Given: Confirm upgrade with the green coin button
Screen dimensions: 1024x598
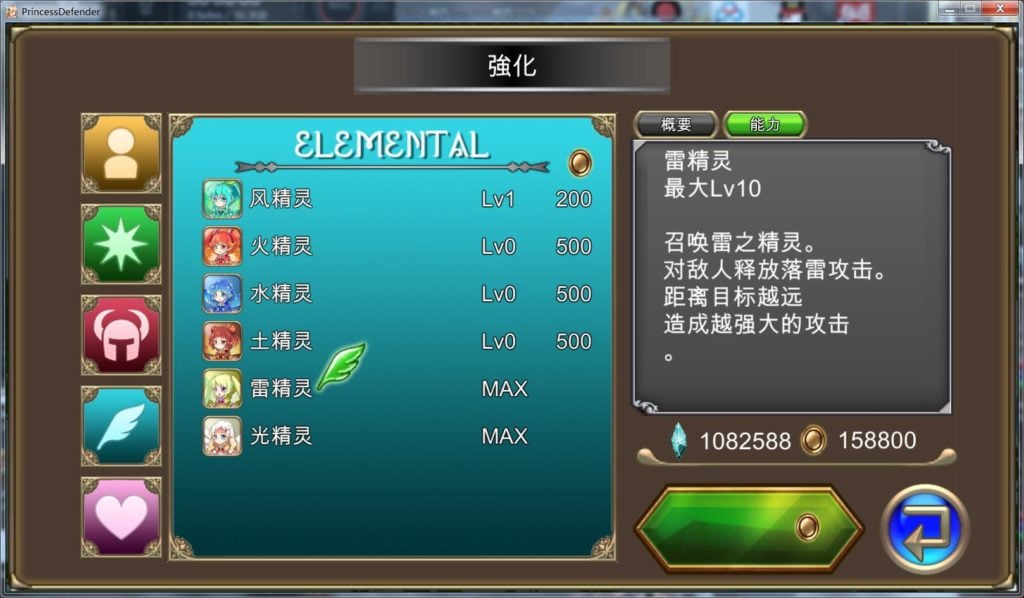Looking at the screenshot, I should click(749, 527).
